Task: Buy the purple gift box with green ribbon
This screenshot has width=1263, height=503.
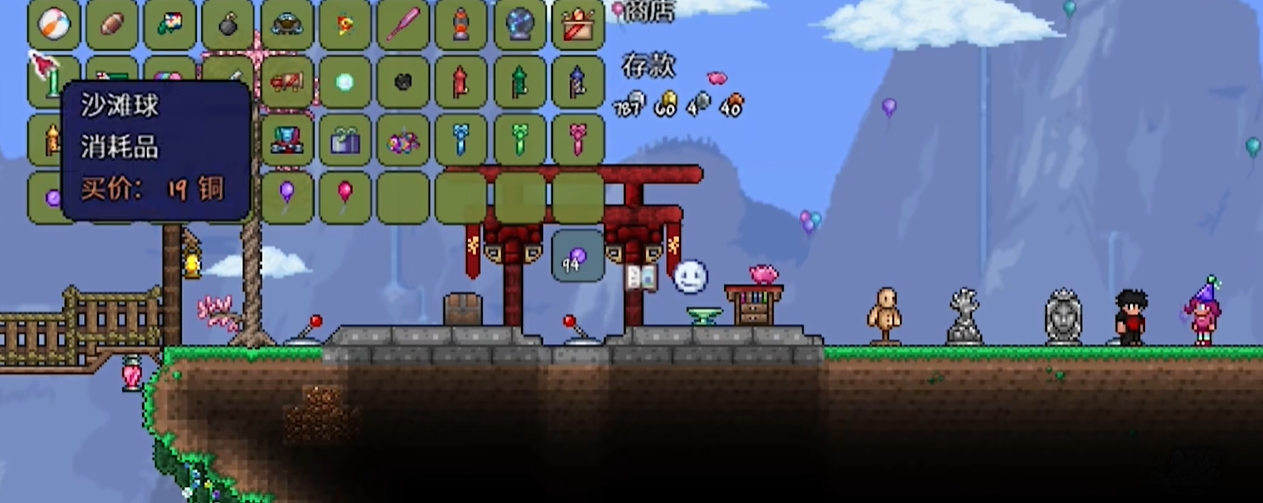Action: point(345,140)
